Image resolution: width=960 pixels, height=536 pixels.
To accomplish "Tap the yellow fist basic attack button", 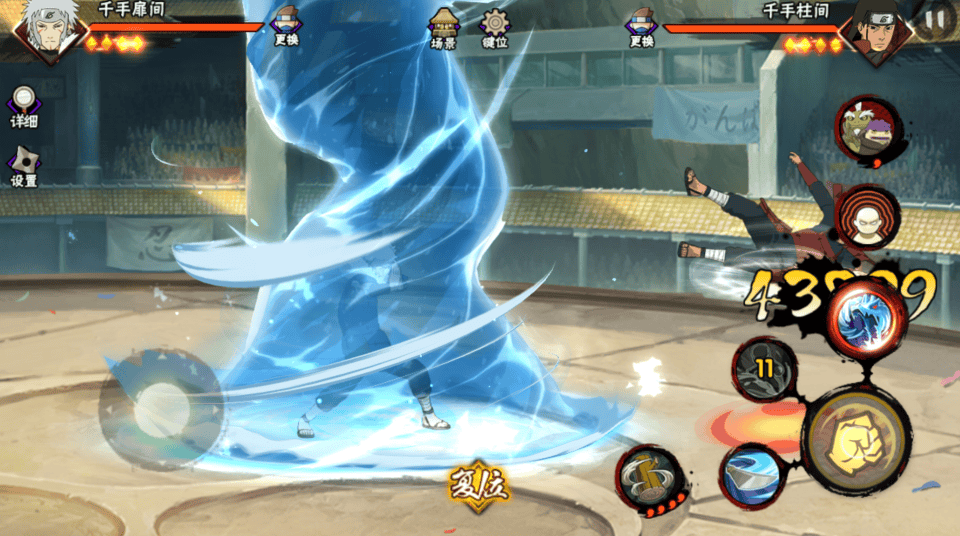I will tap(855, 441).
